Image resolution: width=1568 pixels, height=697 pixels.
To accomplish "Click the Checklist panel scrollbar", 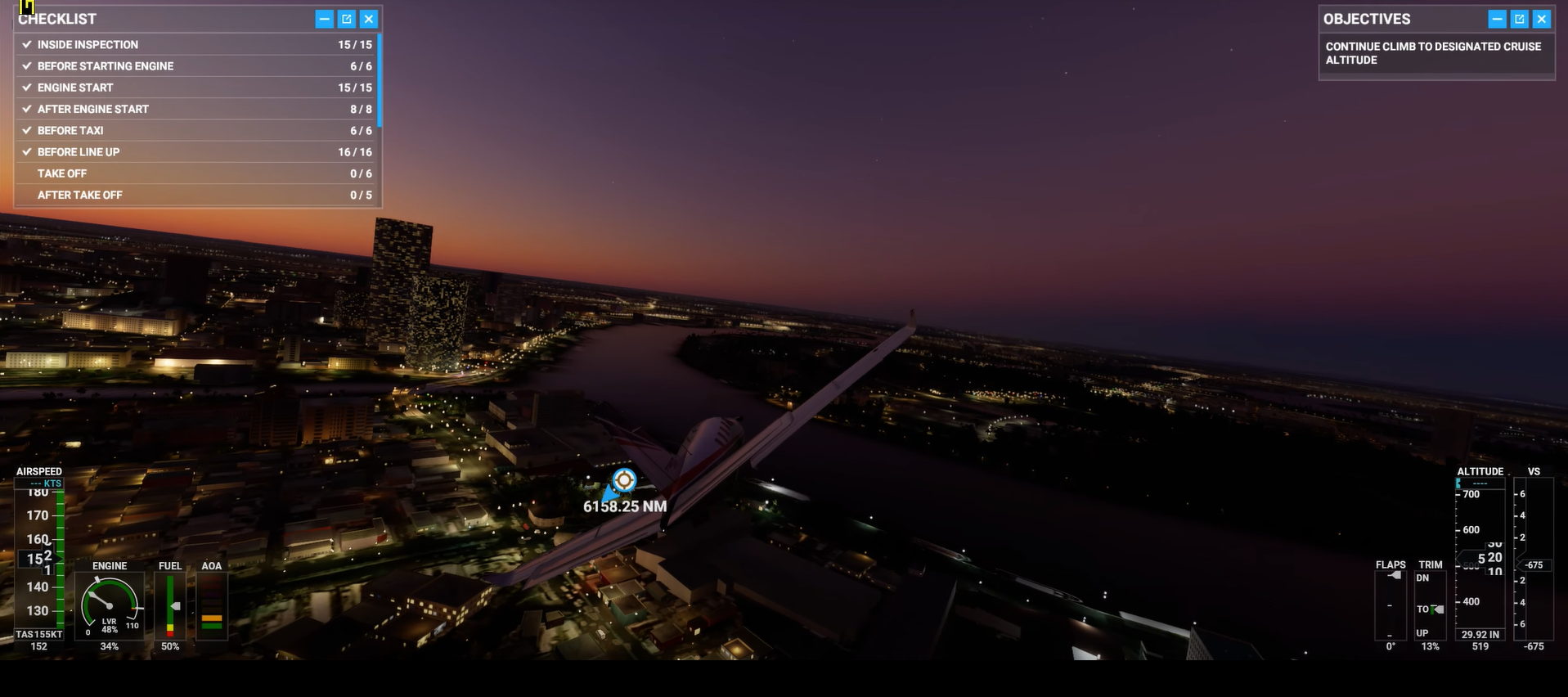I will click(x=380, y=80).
